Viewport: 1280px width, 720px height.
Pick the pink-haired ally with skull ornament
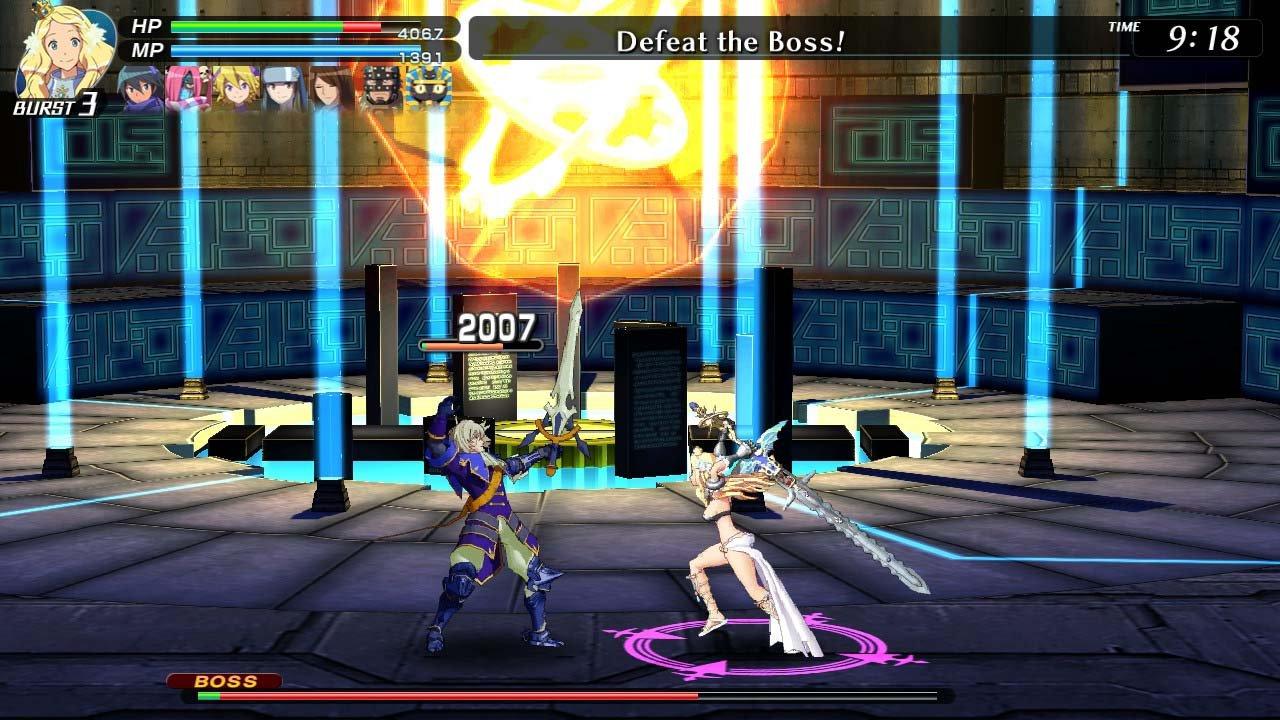[188, 89]
